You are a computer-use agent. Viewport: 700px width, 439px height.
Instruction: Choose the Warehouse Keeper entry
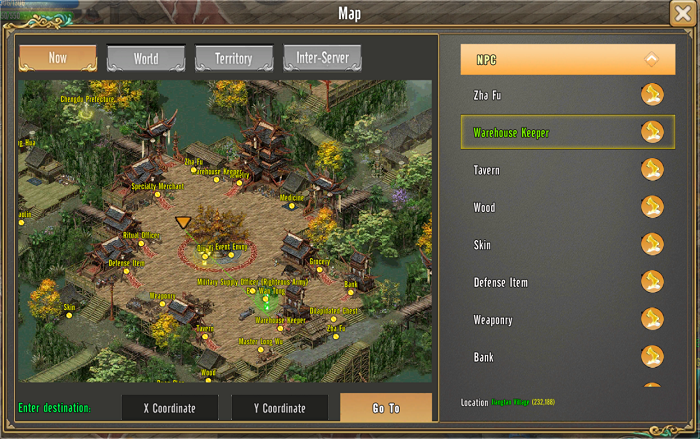(x=567, y=132)
